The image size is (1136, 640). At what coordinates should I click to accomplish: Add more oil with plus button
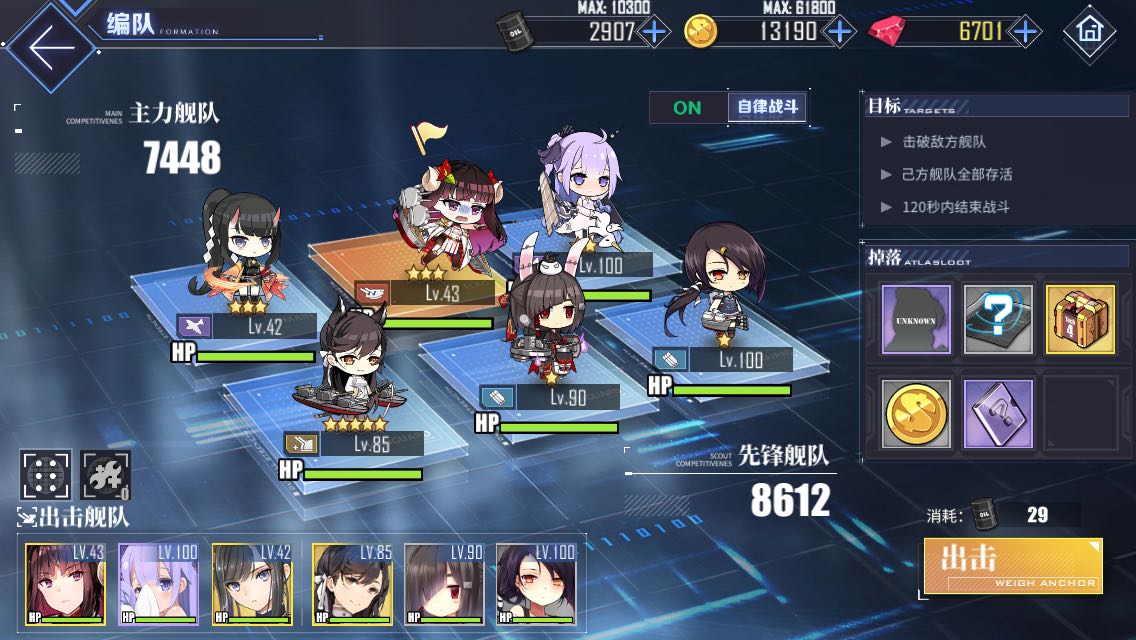click(x=654, y=32)
